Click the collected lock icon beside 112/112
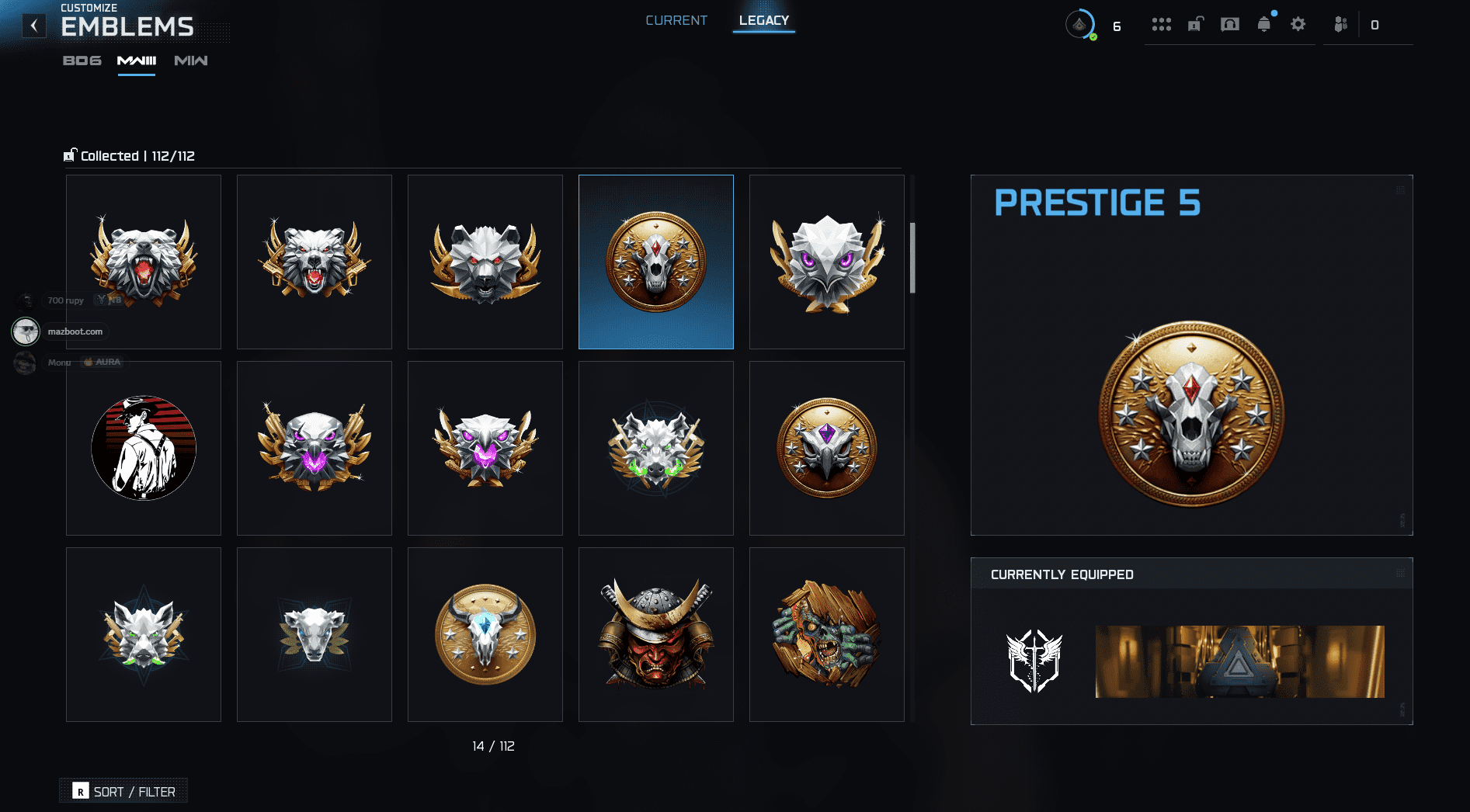The width and height of the screenshot is (1470, 812). click(71, 154)
